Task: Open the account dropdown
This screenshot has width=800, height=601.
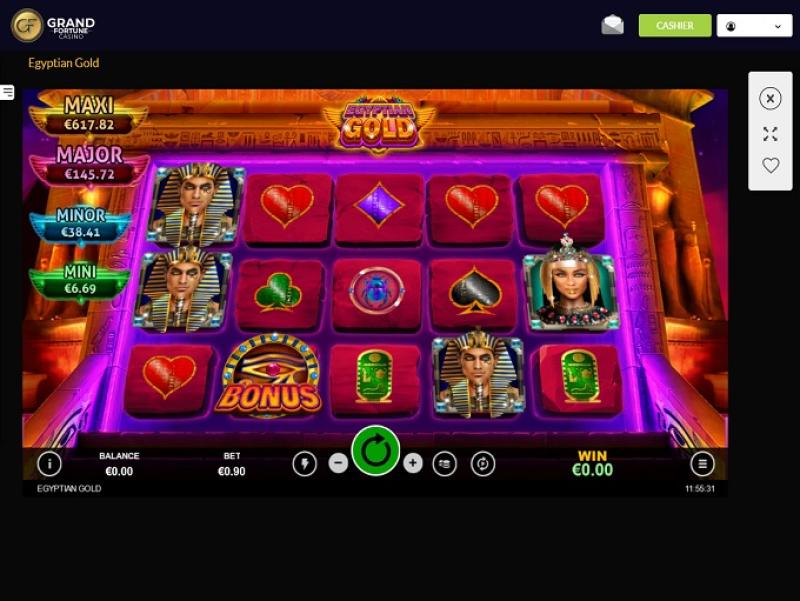Action: [754, 26]
